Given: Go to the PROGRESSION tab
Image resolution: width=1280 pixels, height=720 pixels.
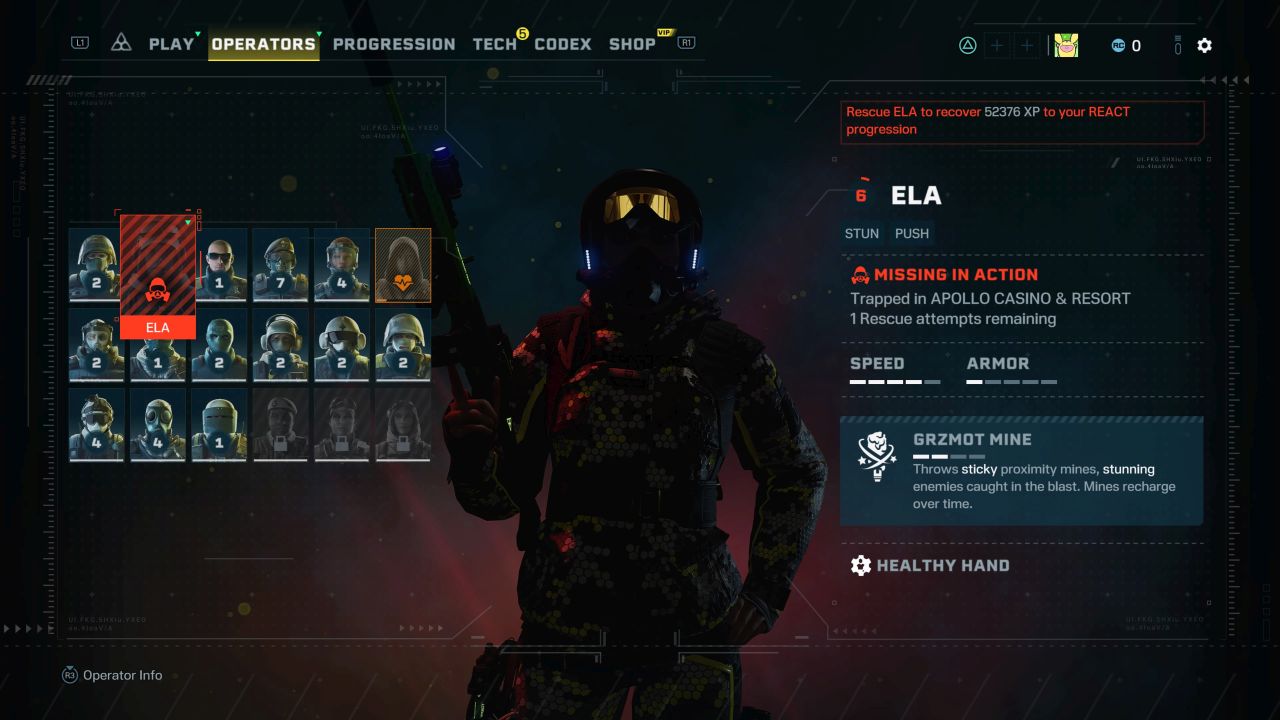Looking at the screenshot, I should tap(394, 44).
